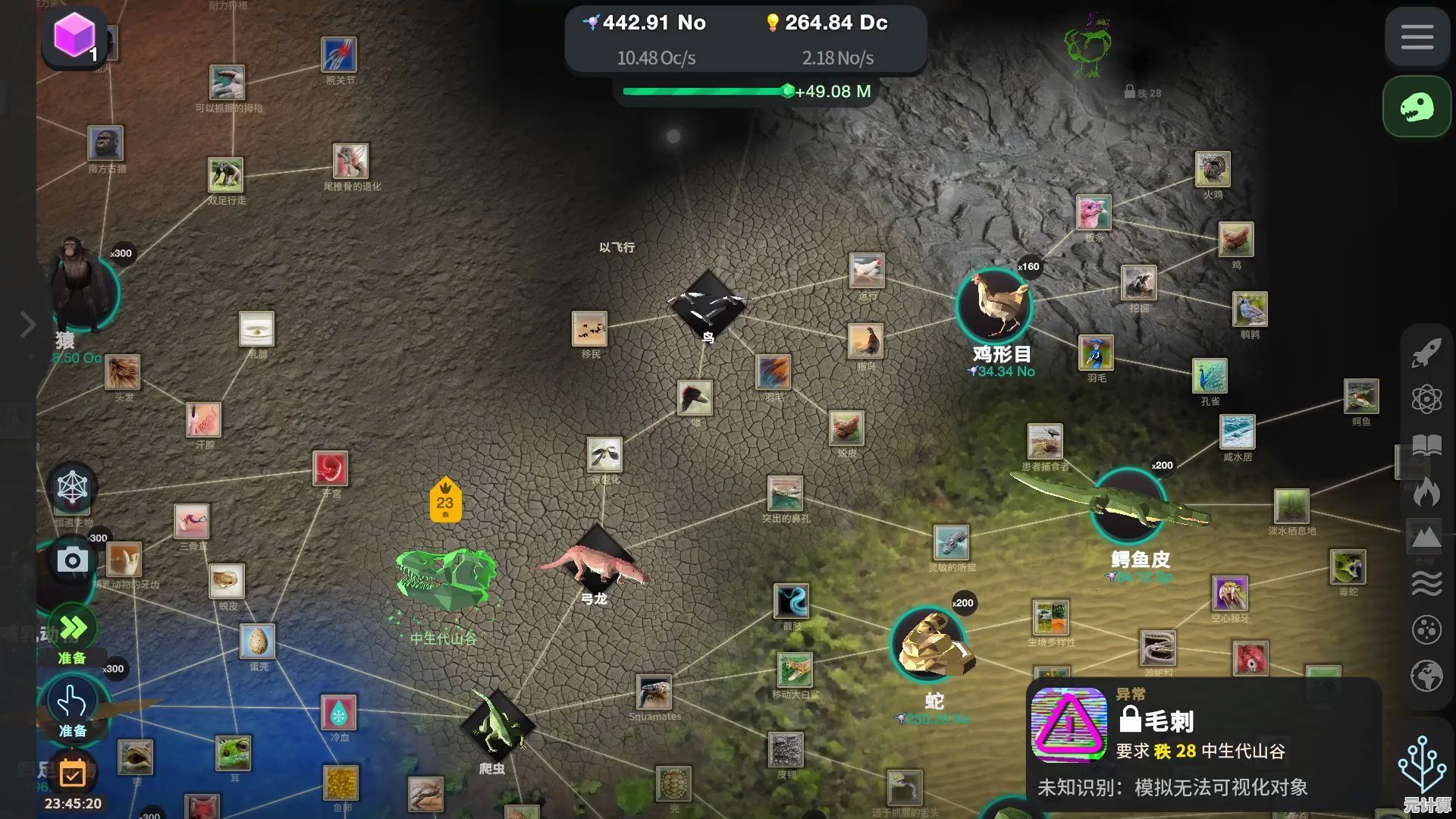Open the atom icon in sidebar

[x=1426, y=399]
